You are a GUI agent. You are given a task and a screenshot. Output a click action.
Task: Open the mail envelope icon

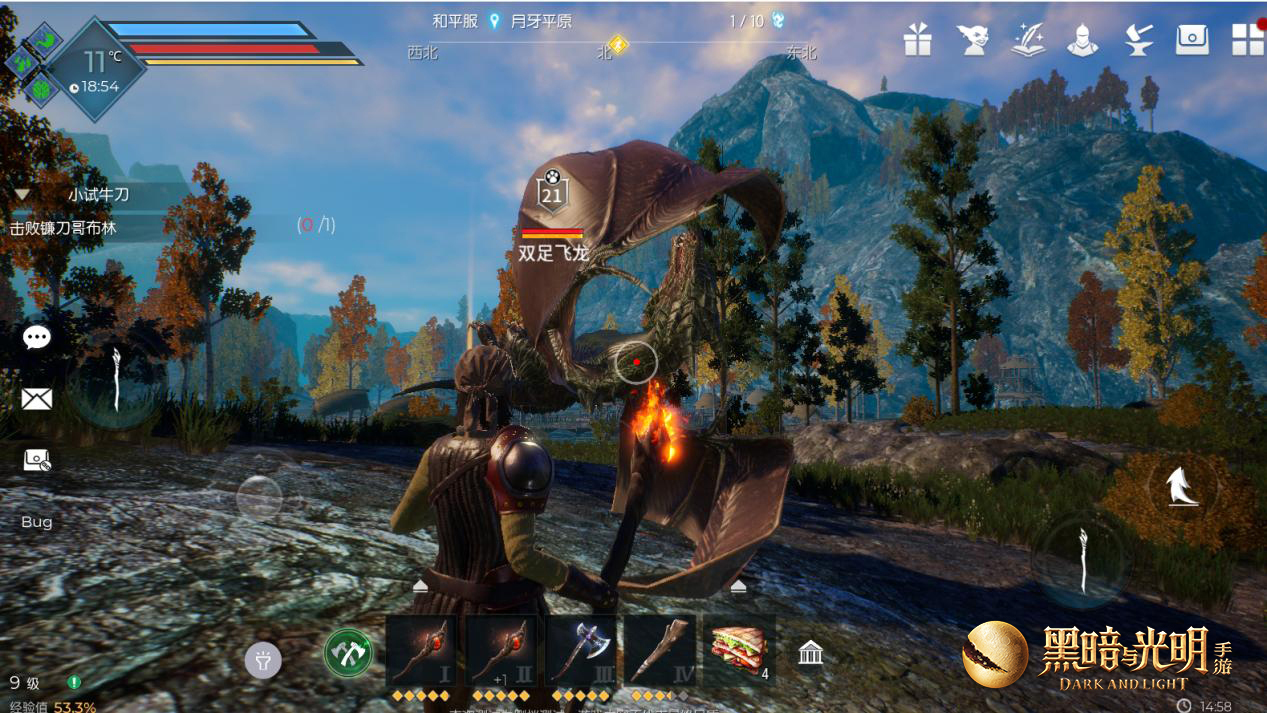pos(37,400)
